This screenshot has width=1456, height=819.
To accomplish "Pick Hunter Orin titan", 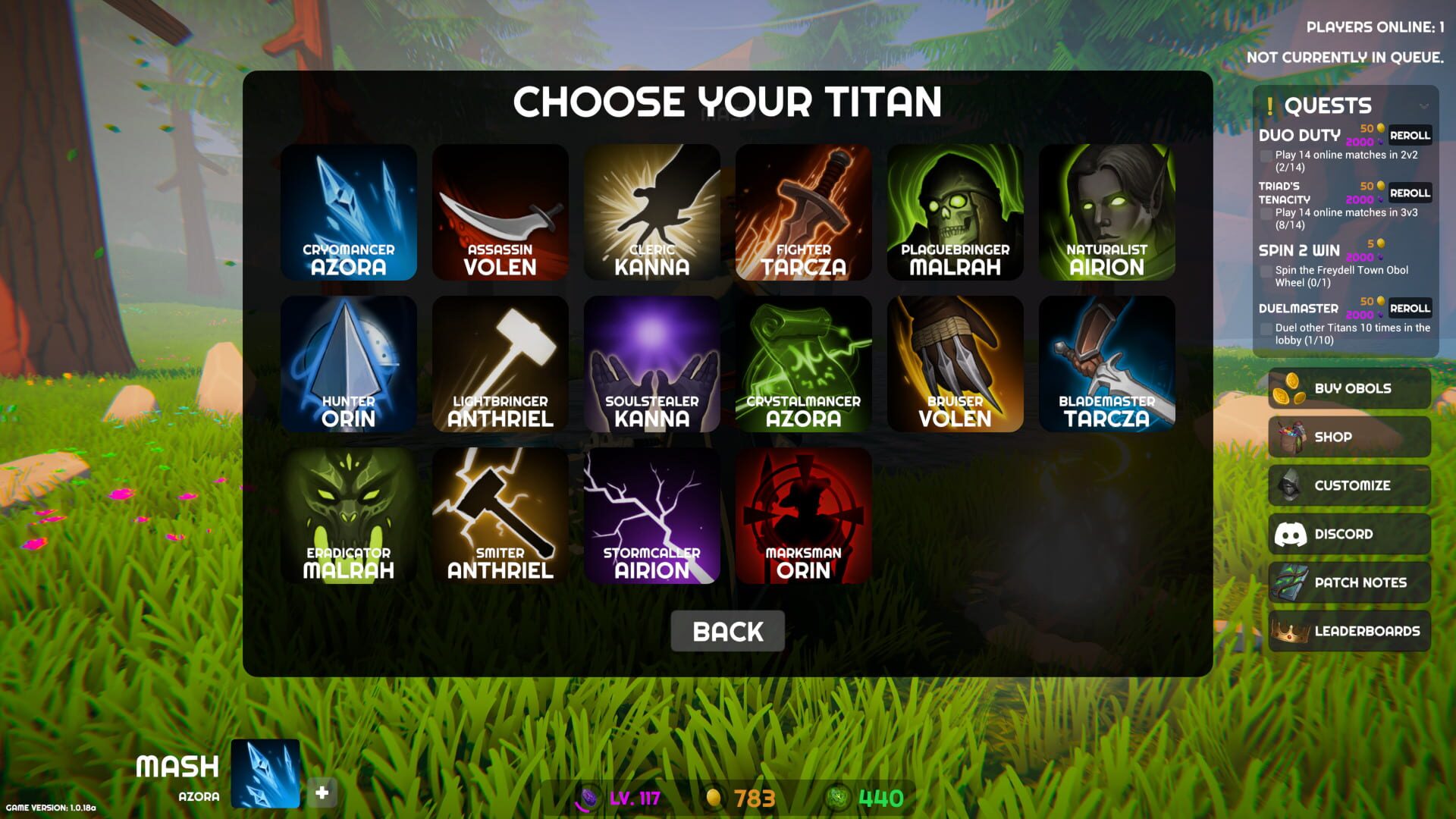I will click(349, 364).
